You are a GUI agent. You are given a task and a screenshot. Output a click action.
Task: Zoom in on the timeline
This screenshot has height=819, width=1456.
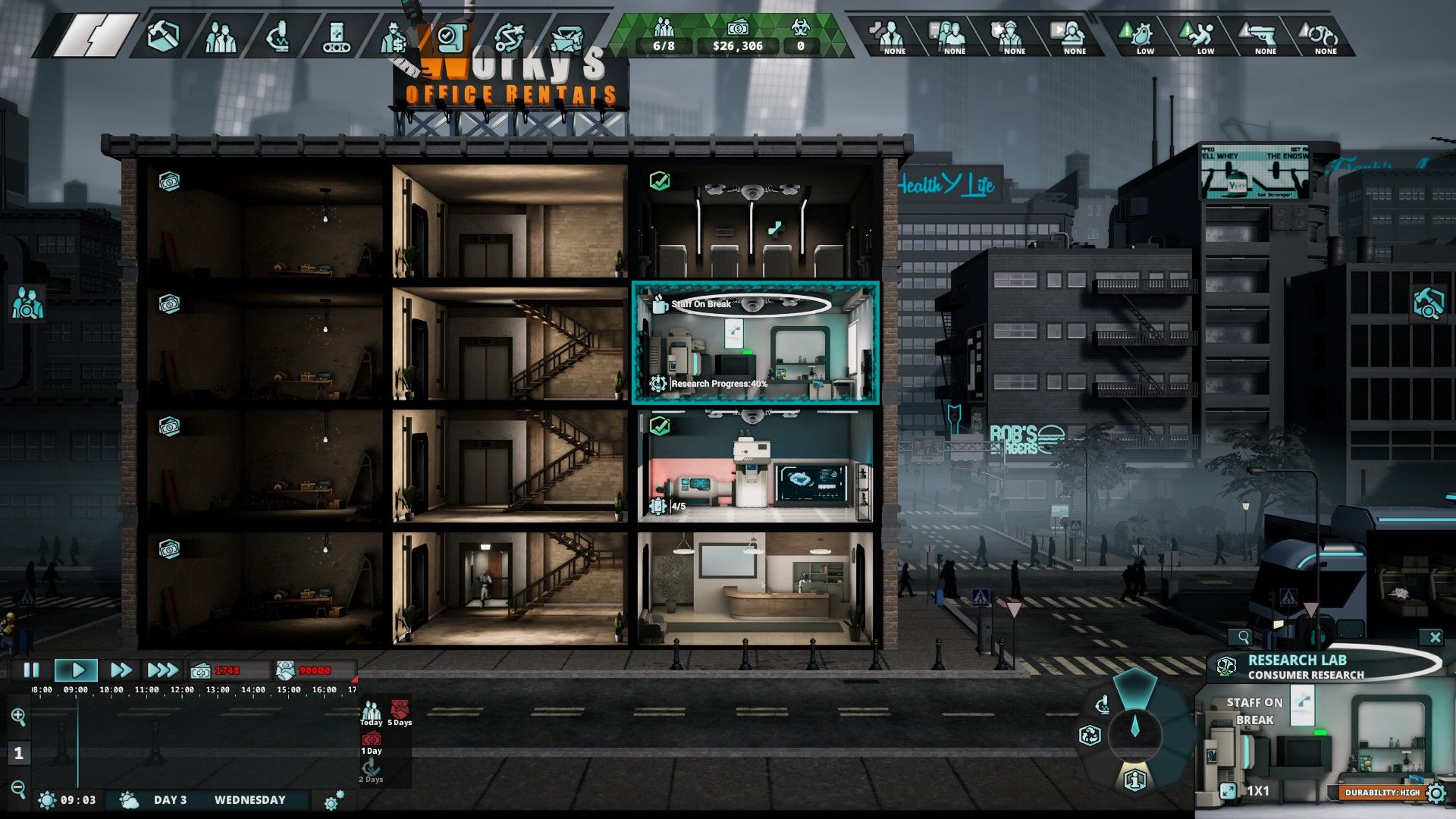[x=18, y=716]
